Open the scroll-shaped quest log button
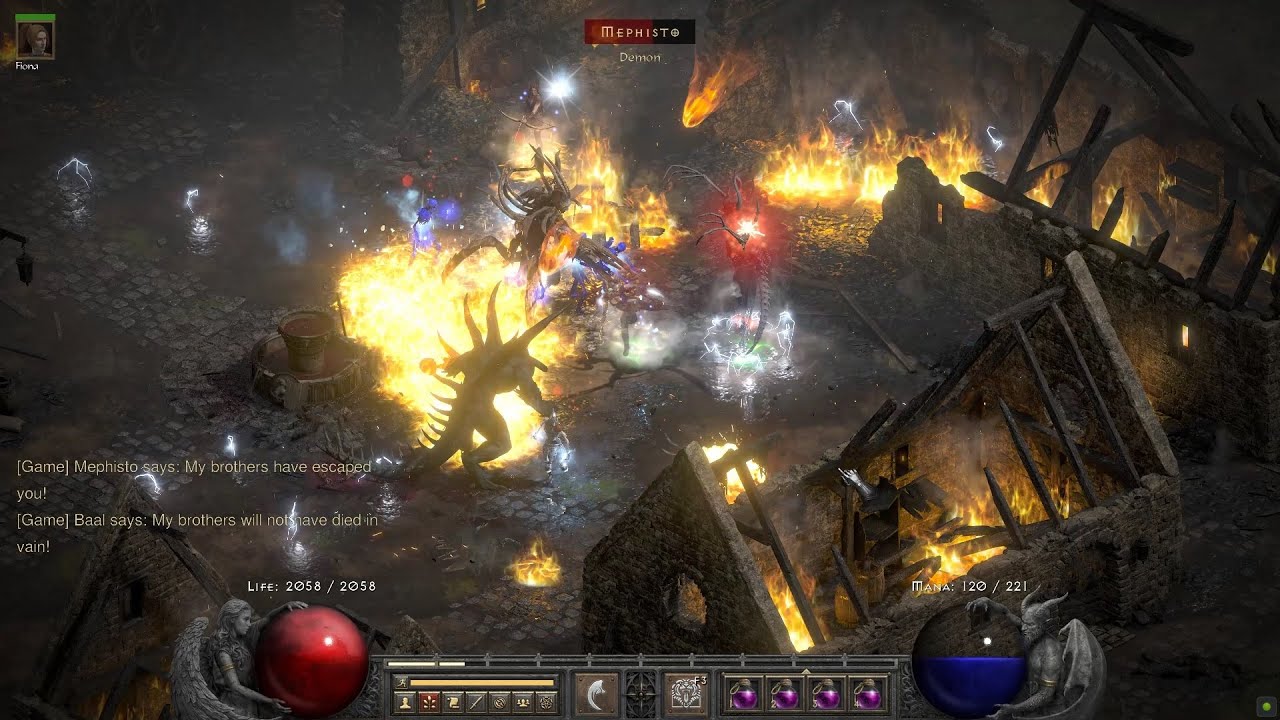This screenshot has width=1280, height=720. (452, 702)
